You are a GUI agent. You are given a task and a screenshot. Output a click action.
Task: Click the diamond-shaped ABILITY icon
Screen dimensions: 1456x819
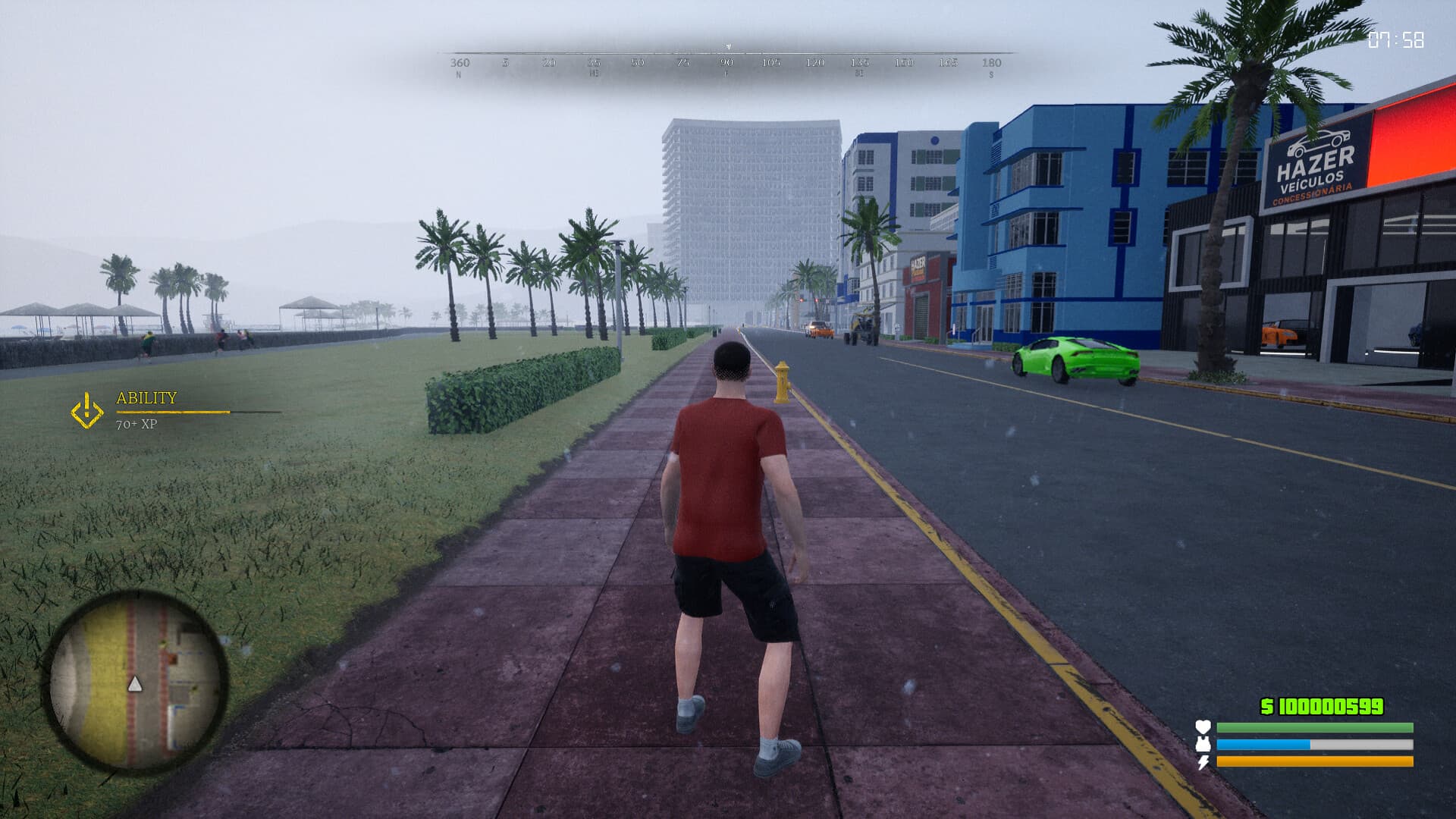[86, 410]
